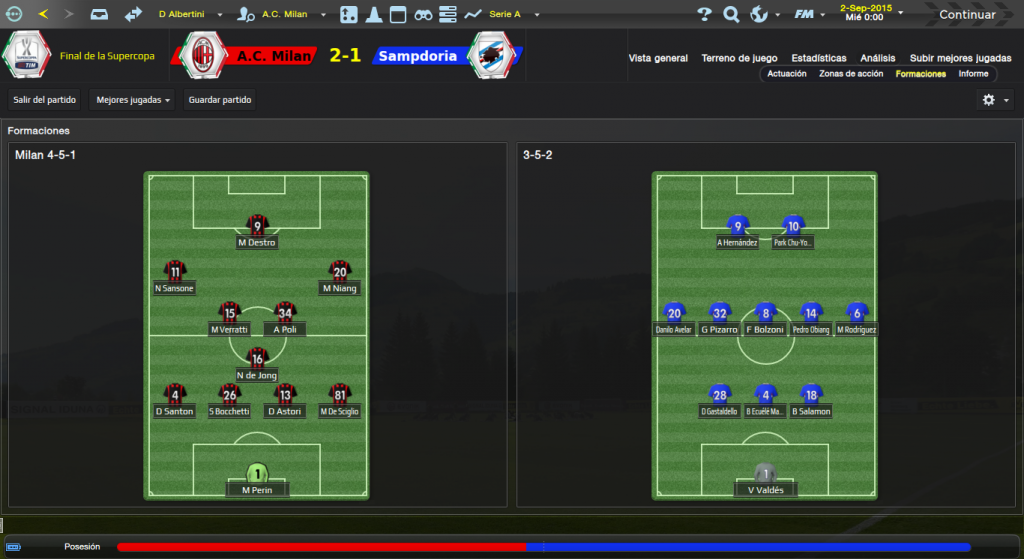Viewport: 1024px width, 559px height.
Task: Open the Informe subtab
Action: [x=973, y=74]
